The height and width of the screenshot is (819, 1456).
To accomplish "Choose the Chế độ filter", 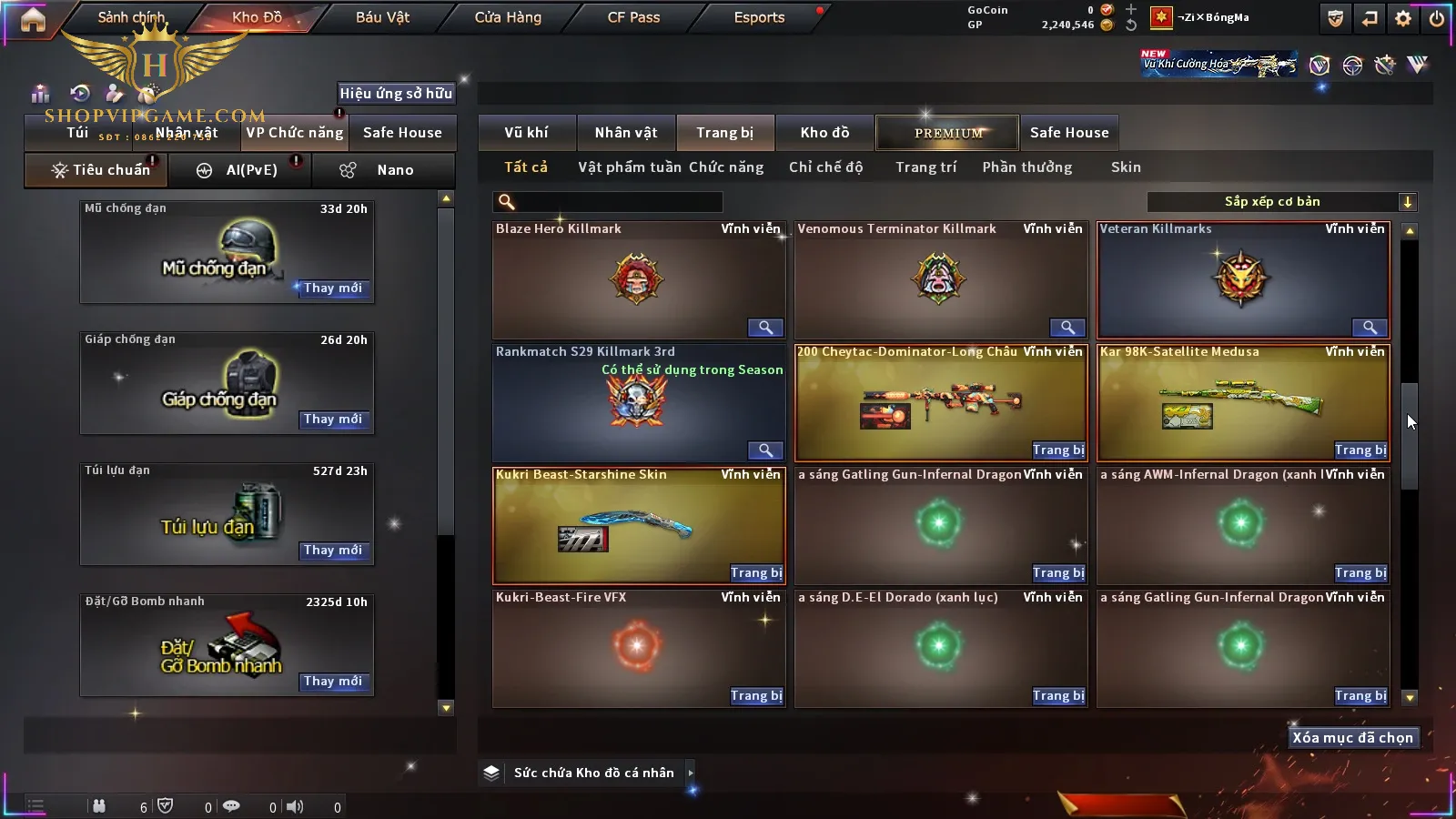I will (x=825, y=167).
